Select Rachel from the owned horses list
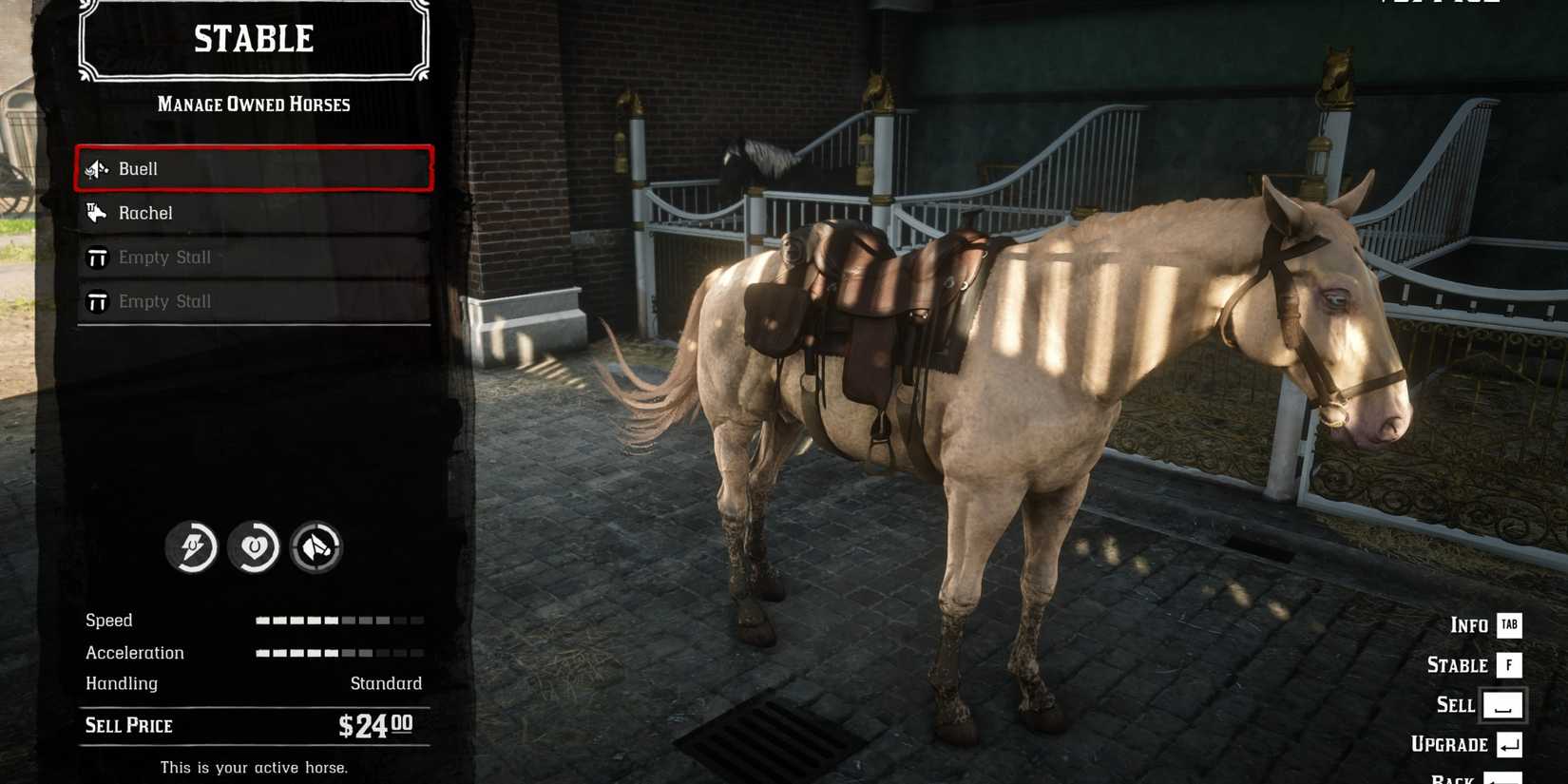 click(x=252, y=213)
